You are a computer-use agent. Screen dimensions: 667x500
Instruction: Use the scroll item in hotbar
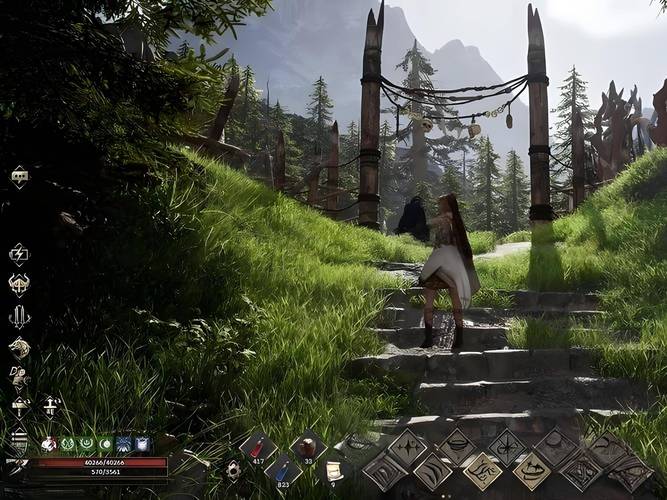coord(334,470)
